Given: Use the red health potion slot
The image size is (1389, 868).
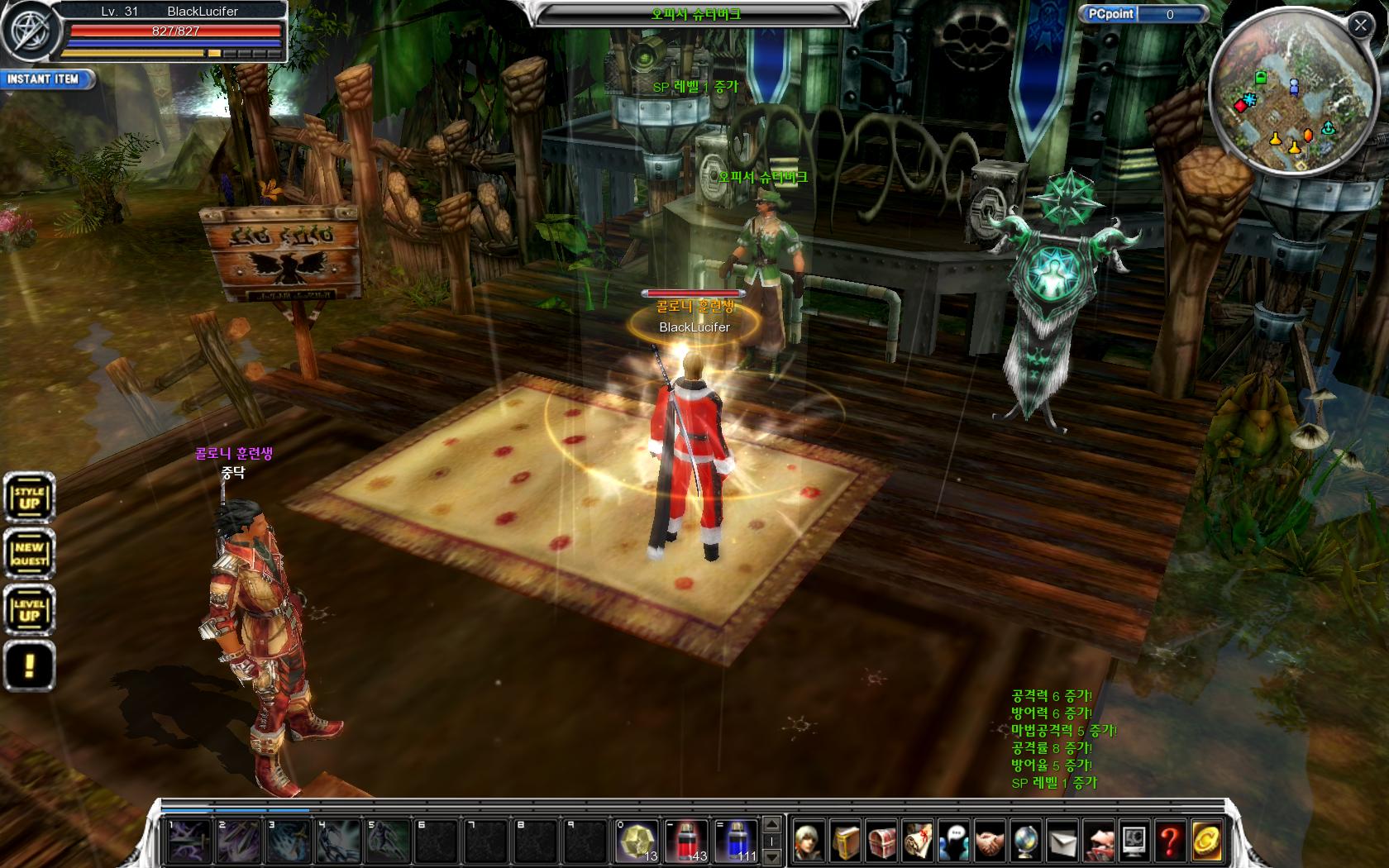Looking at the screenshot, I should coord(685,841).
